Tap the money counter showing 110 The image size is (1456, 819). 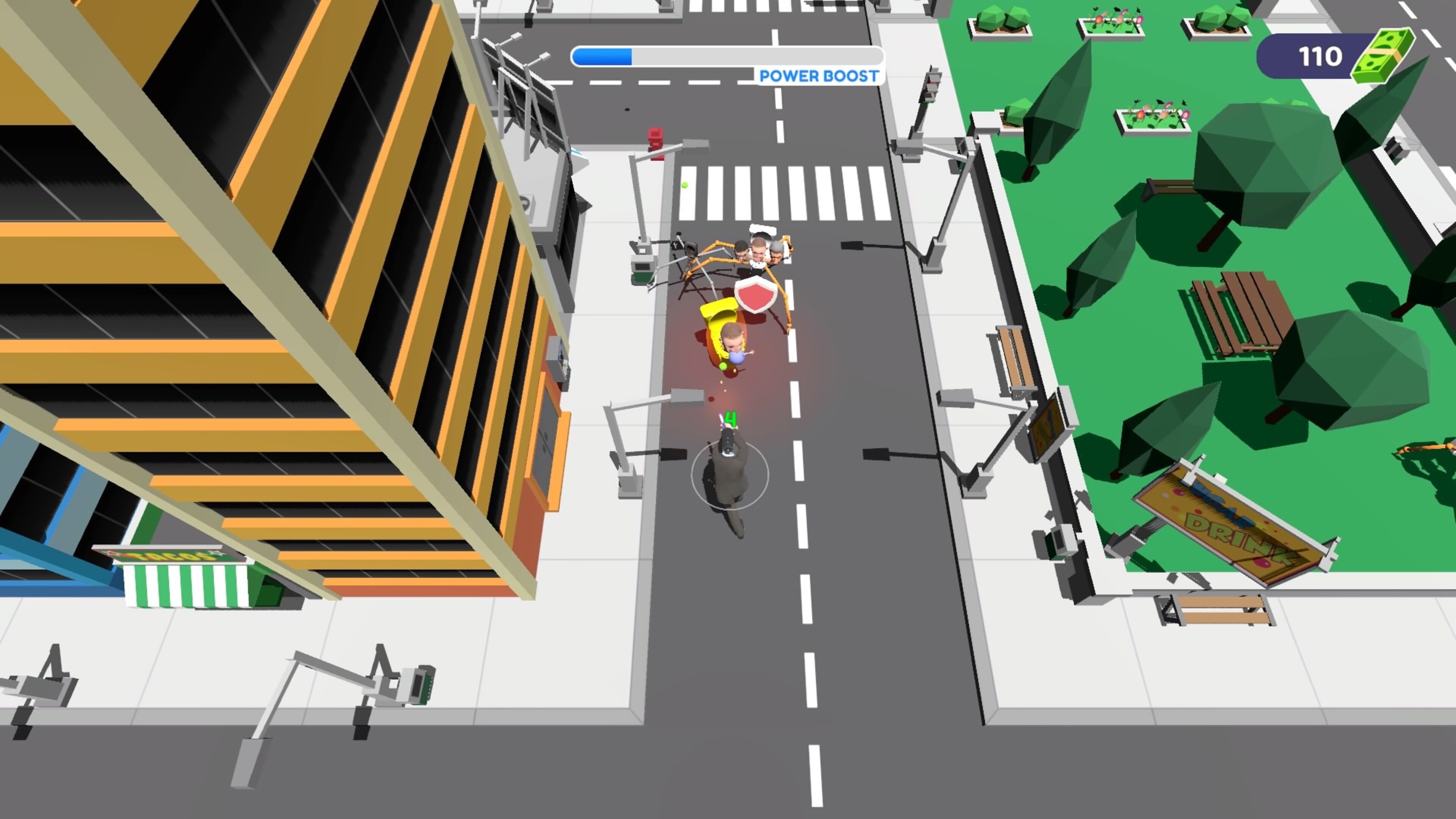(x=1321, y=56)
